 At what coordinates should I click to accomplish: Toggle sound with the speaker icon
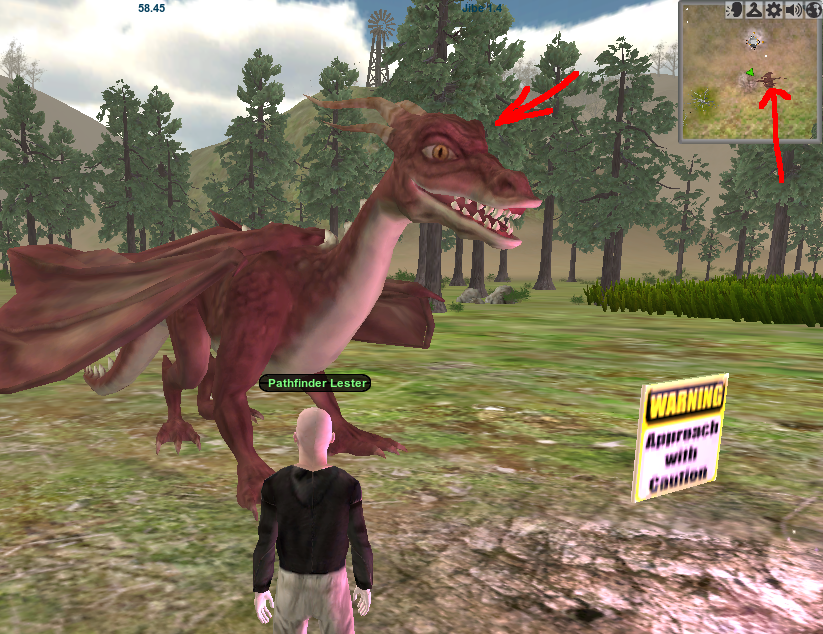[793, 10]
